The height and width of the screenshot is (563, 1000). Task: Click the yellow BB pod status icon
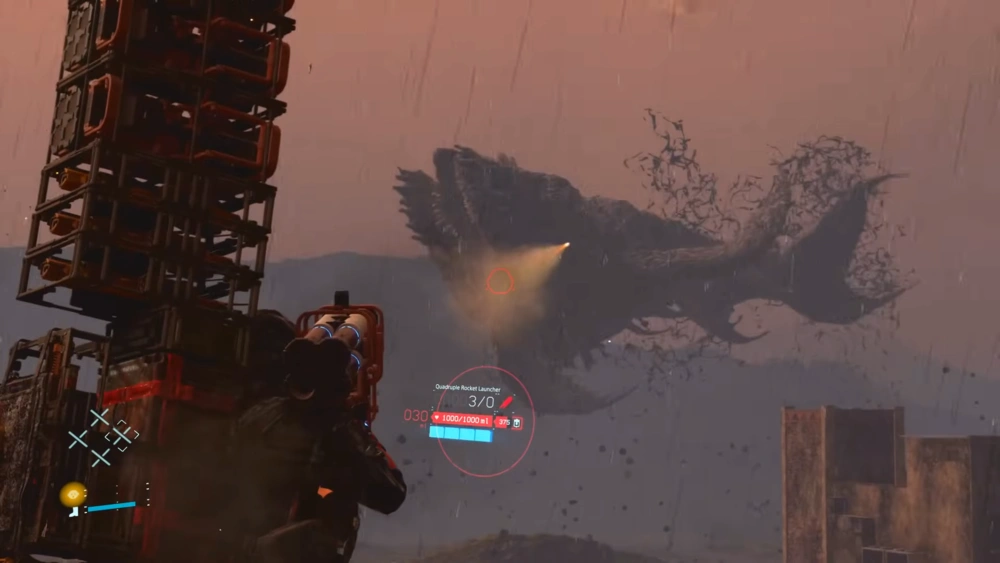(x=72, y=494)
